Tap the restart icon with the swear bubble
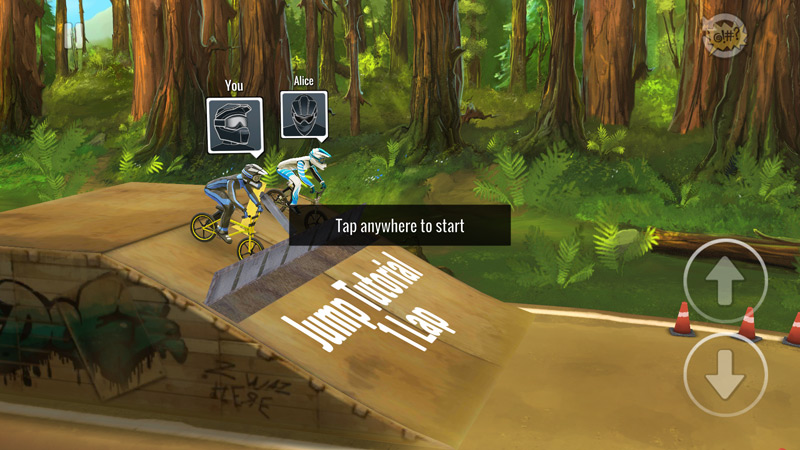The image size is (800, 450). (x=725, y=38)
